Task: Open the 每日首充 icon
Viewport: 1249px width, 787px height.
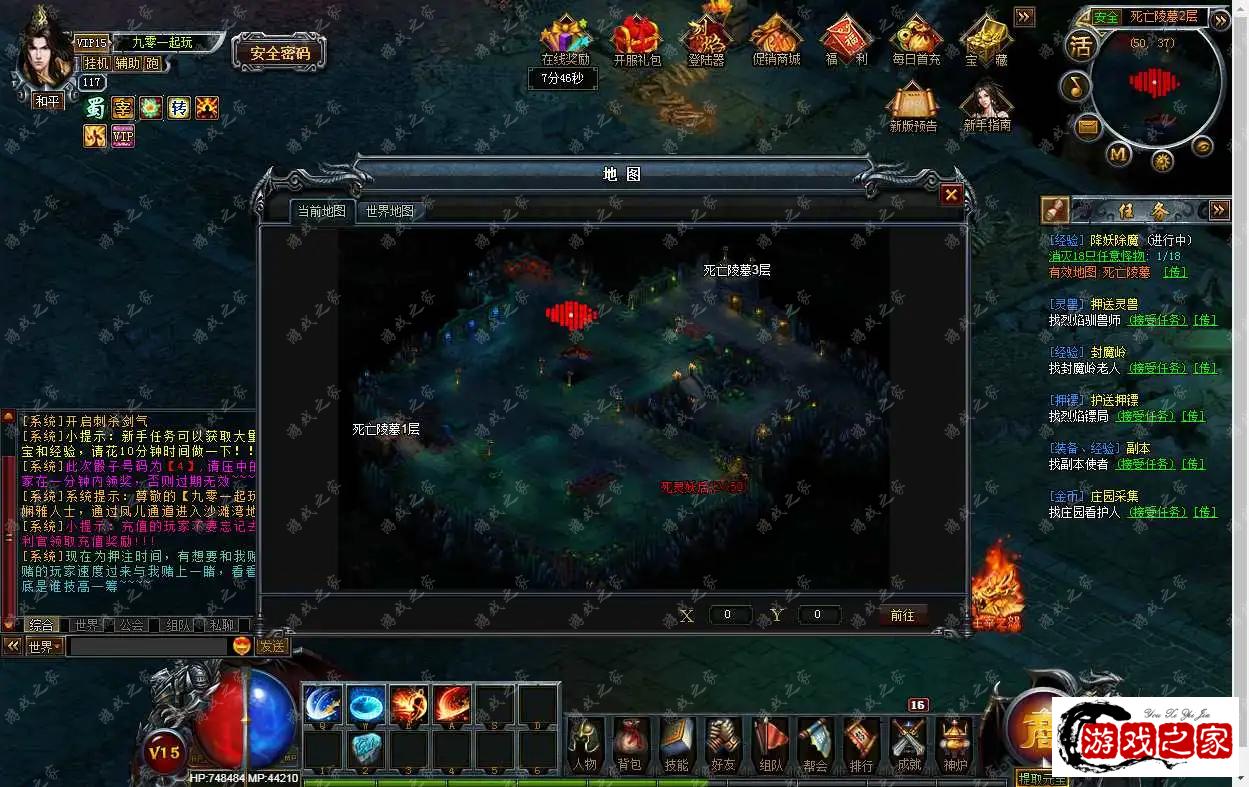Action: 916,38
